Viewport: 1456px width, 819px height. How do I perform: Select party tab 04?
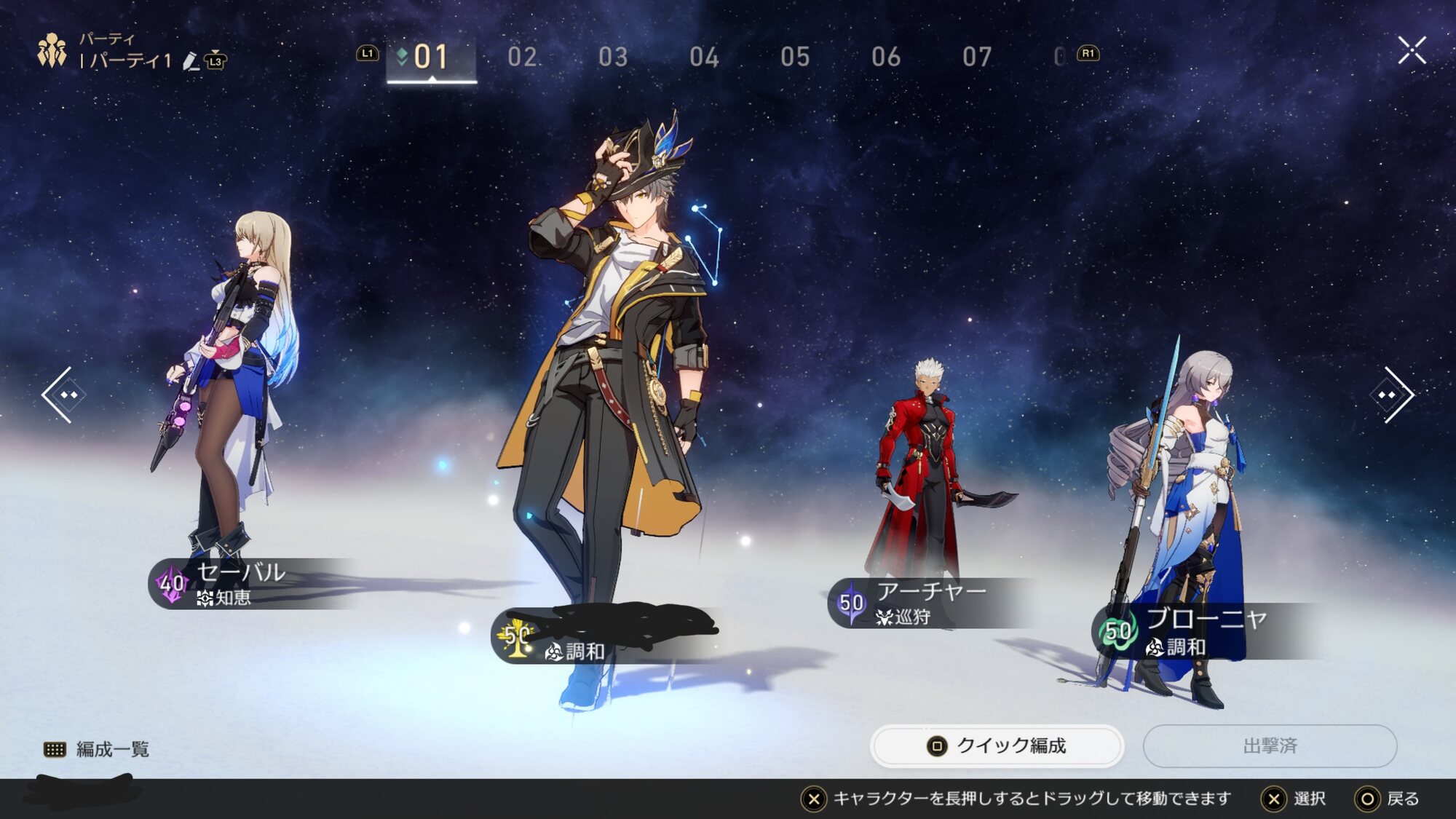tap(704, 57)
